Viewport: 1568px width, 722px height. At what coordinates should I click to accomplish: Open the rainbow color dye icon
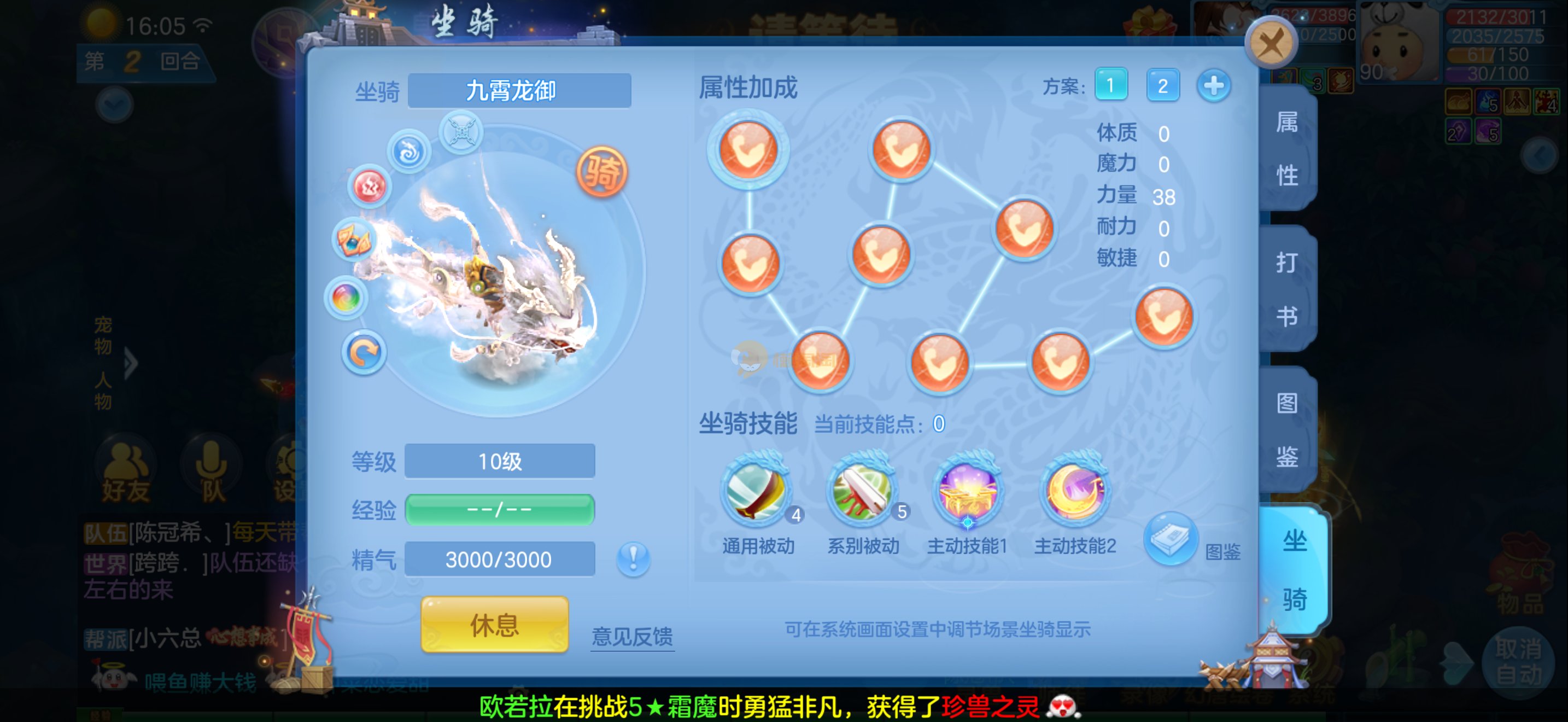pyautogui.click(x=346, y=298)
